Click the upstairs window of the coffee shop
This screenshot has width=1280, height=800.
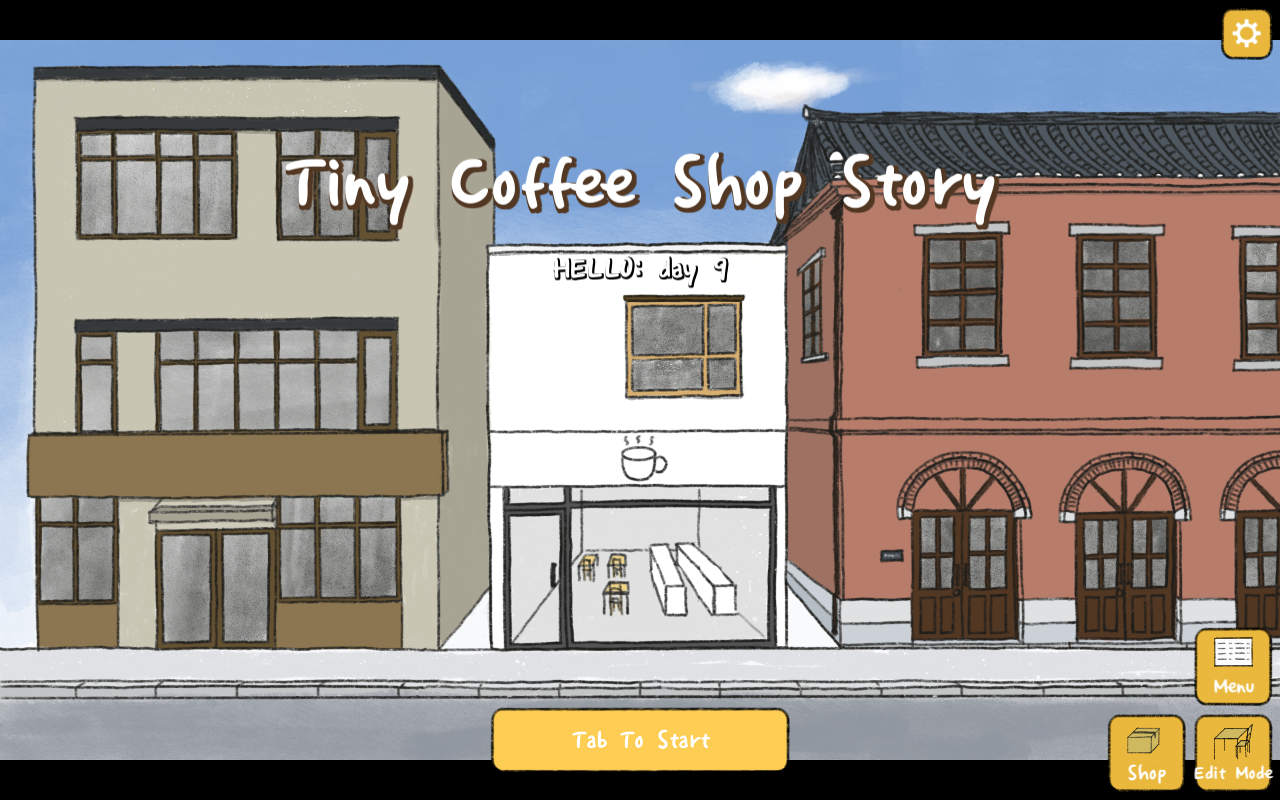click(683, 345)
